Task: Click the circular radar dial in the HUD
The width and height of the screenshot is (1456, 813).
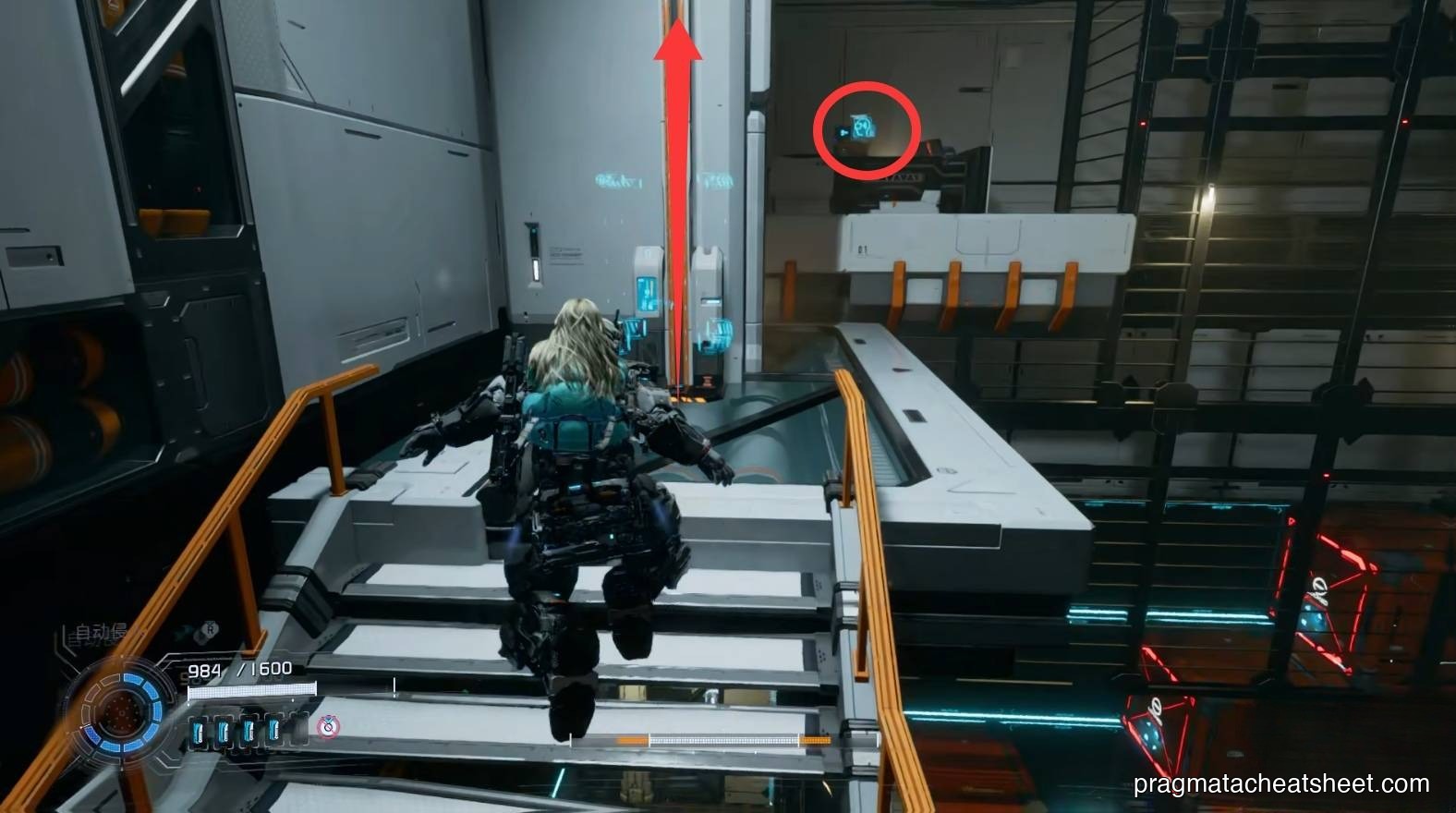Action: tap(121, 714)
